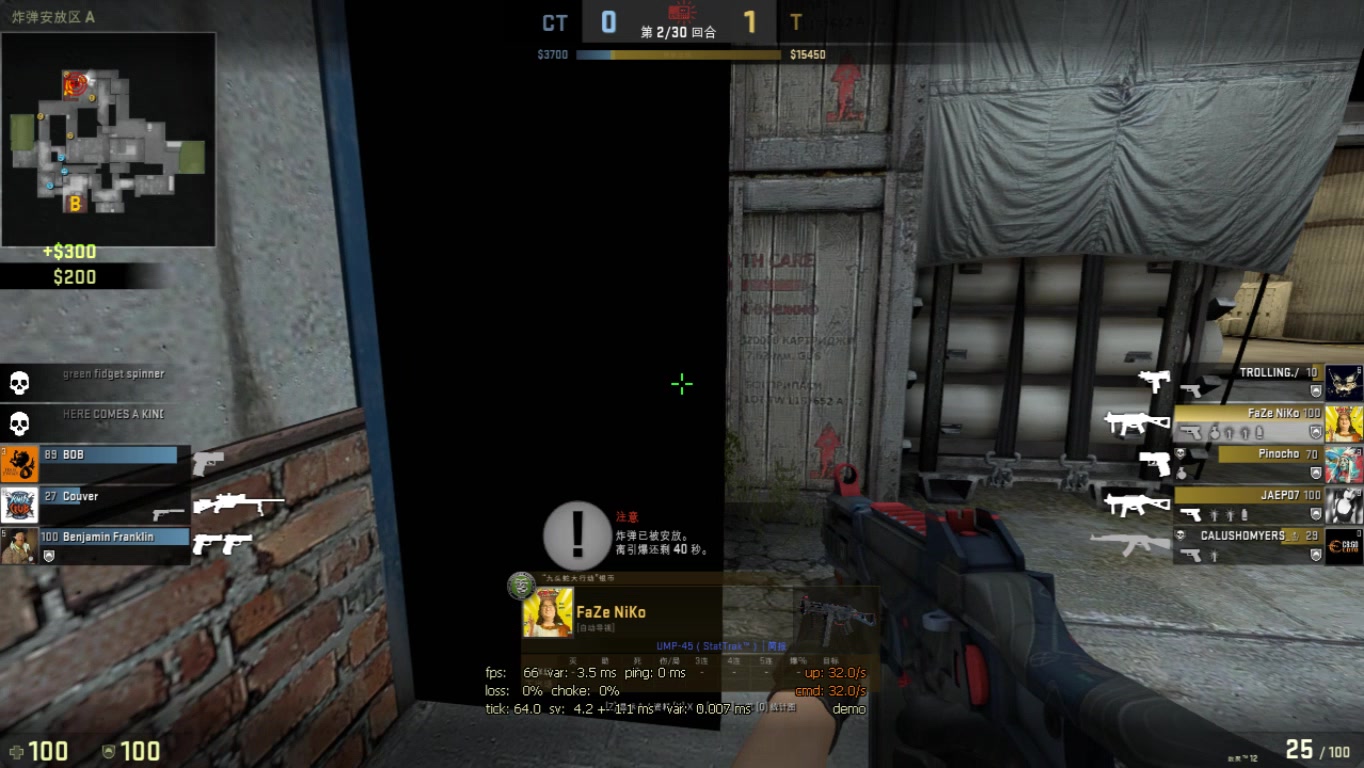Select the T score tab
1364x768 pixels.
pyautogui.click(x=796, y=22)
